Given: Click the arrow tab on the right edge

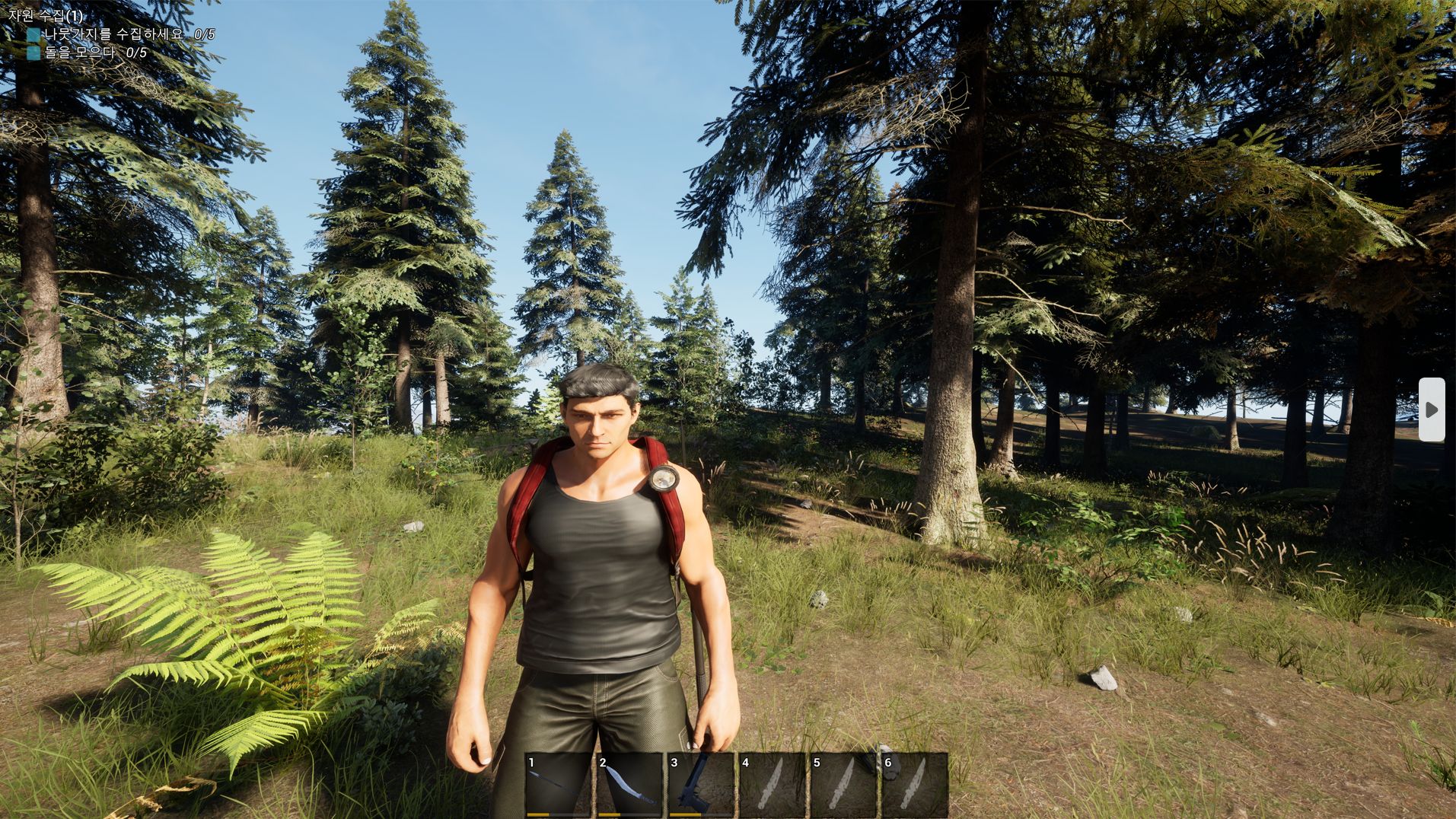Looking at the screenshot, I should point(1431,409).
